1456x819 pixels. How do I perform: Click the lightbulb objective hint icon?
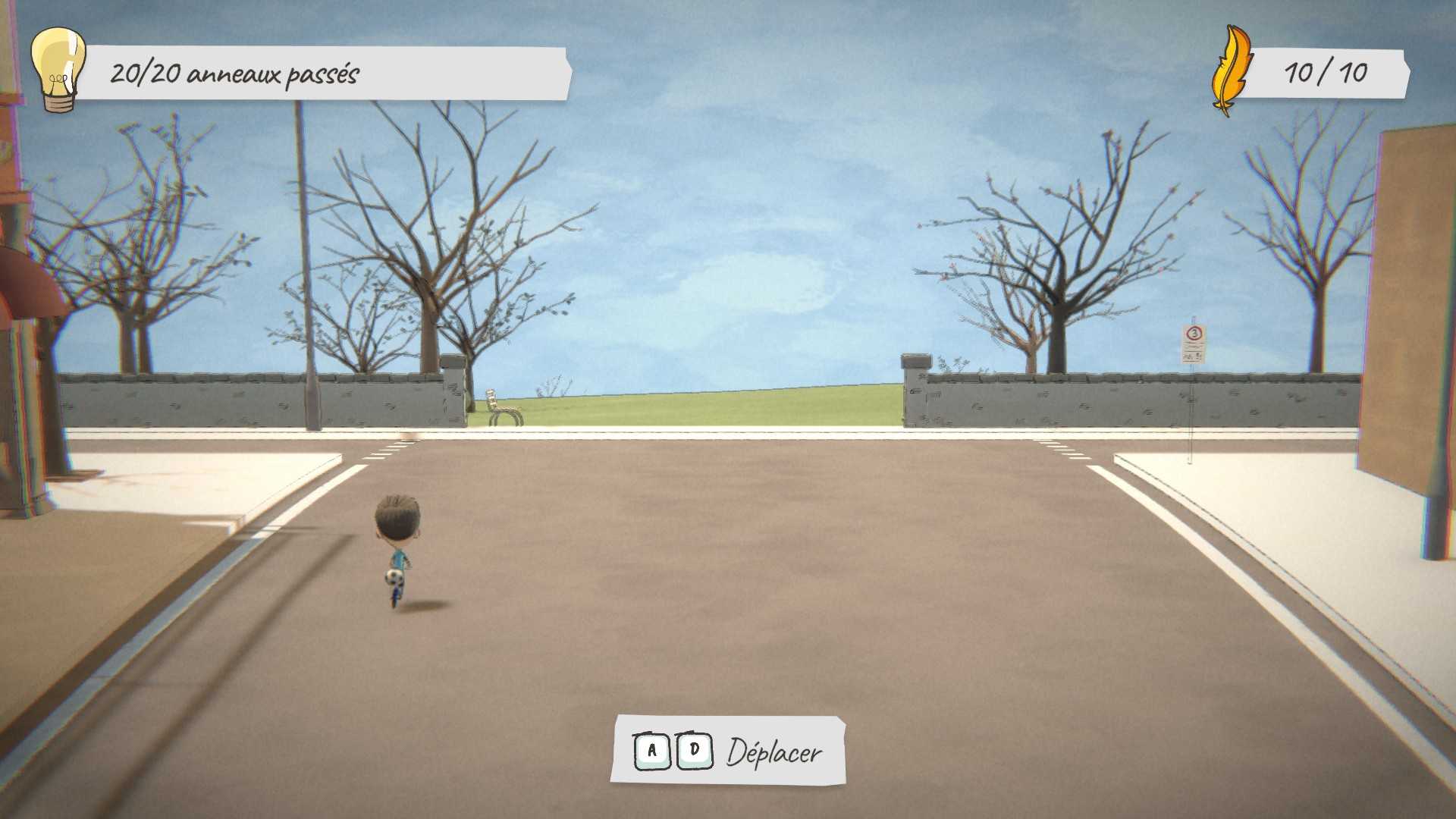point(58,69)
